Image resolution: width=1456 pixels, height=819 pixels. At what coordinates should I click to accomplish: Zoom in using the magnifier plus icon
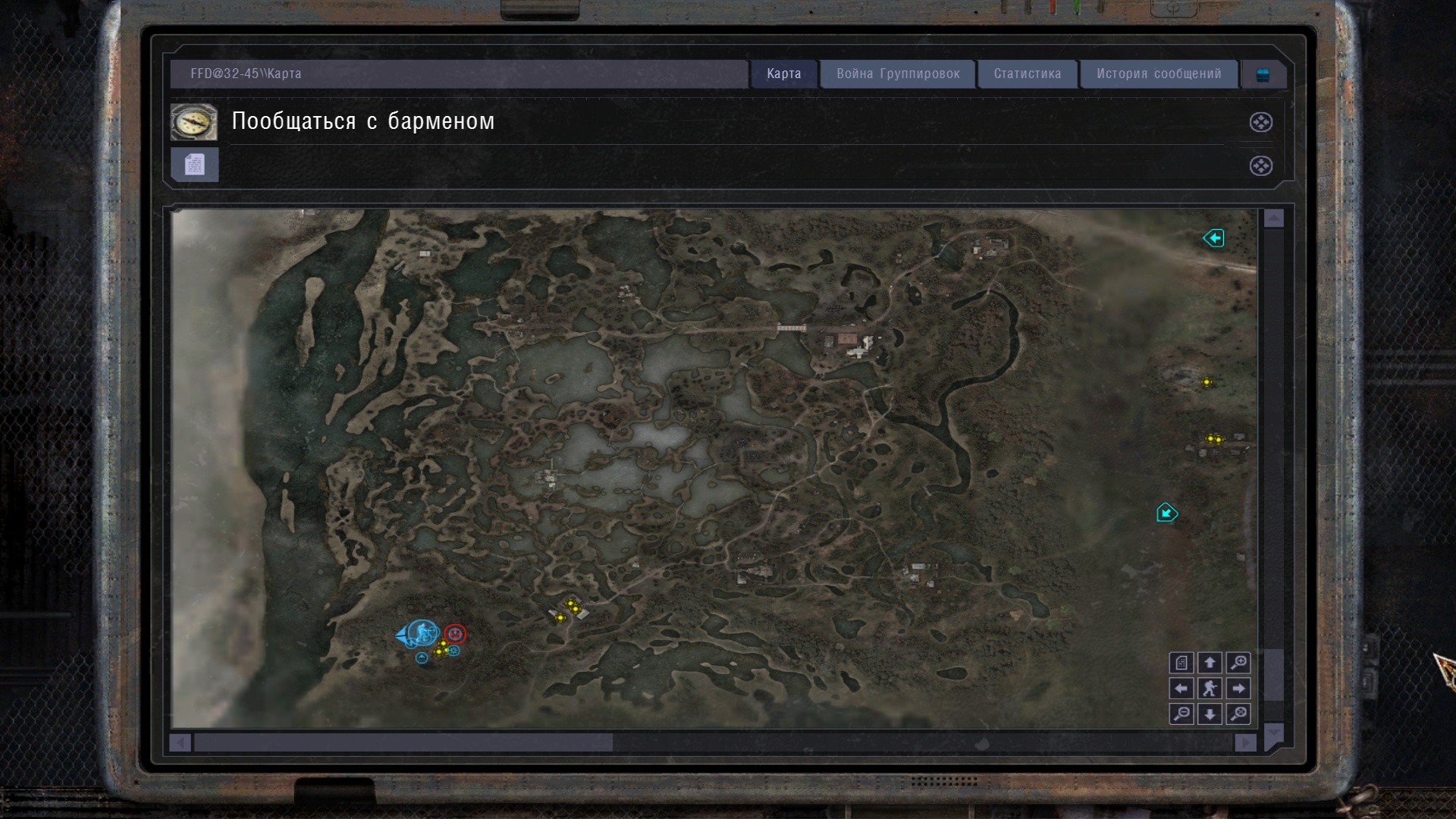pyautogui.click(x=1238, y=663)
